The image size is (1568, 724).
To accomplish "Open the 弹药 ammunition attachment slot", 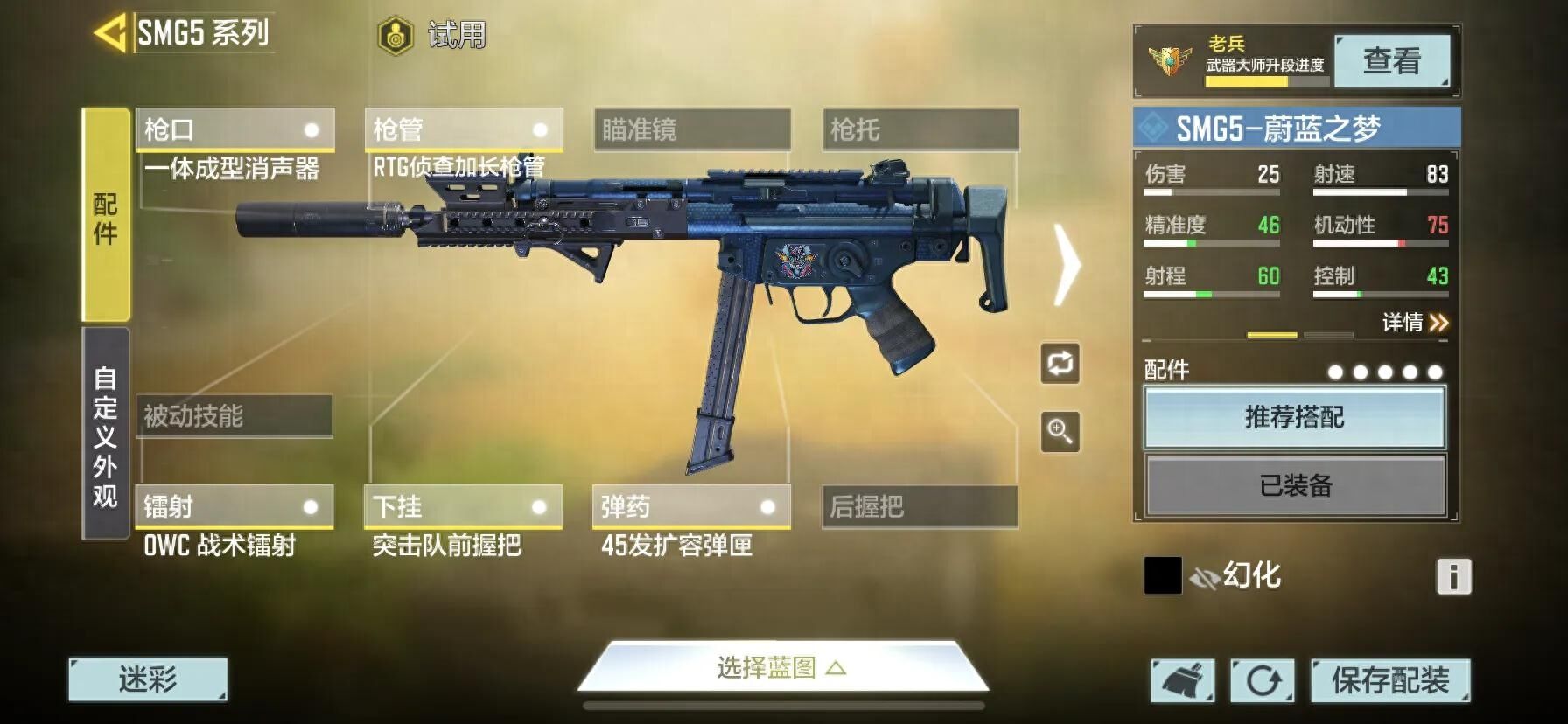I will tap(691, 507).
